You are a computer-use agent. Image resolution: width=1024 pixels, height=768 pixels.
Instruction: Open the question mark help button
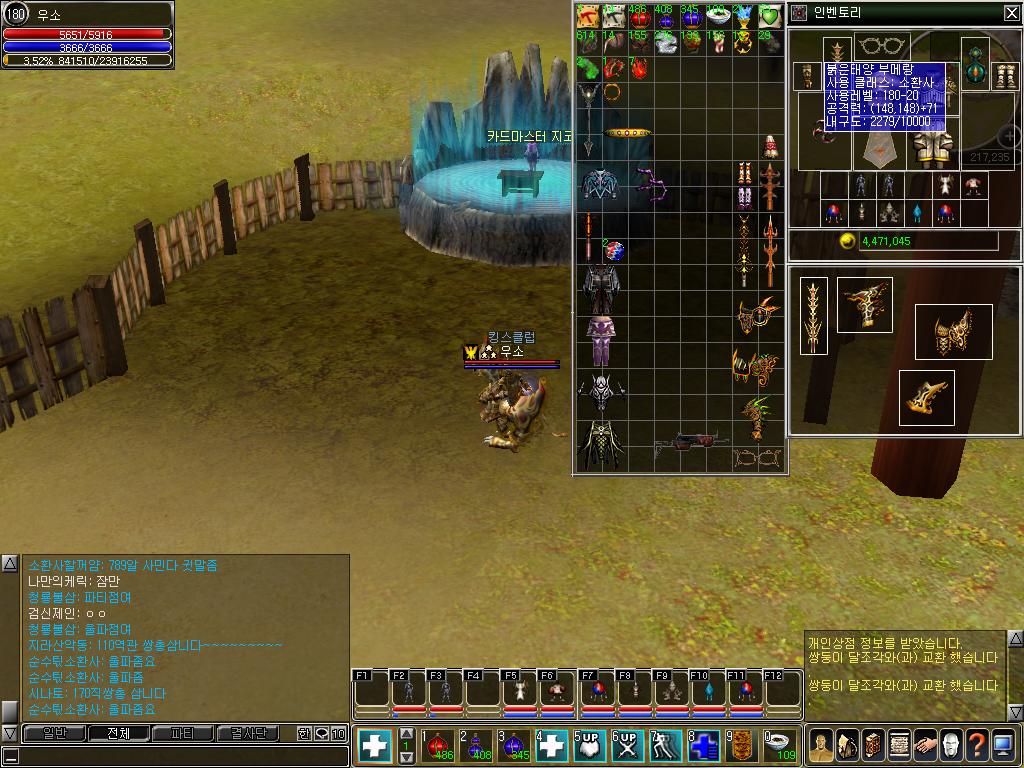coord(977,745)
